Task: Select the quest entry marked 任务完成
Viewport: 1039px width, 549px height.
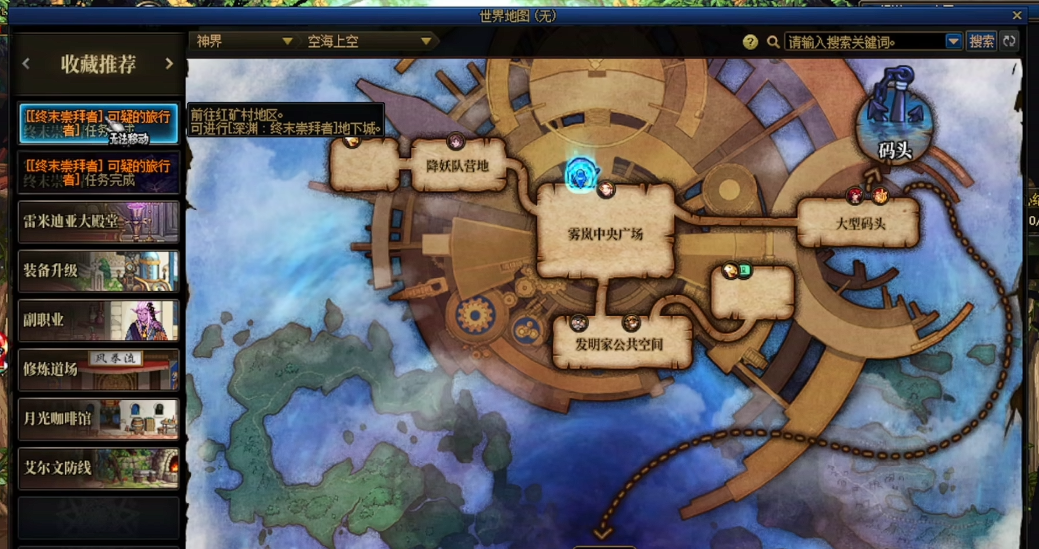Action: (x=98, y=173)
